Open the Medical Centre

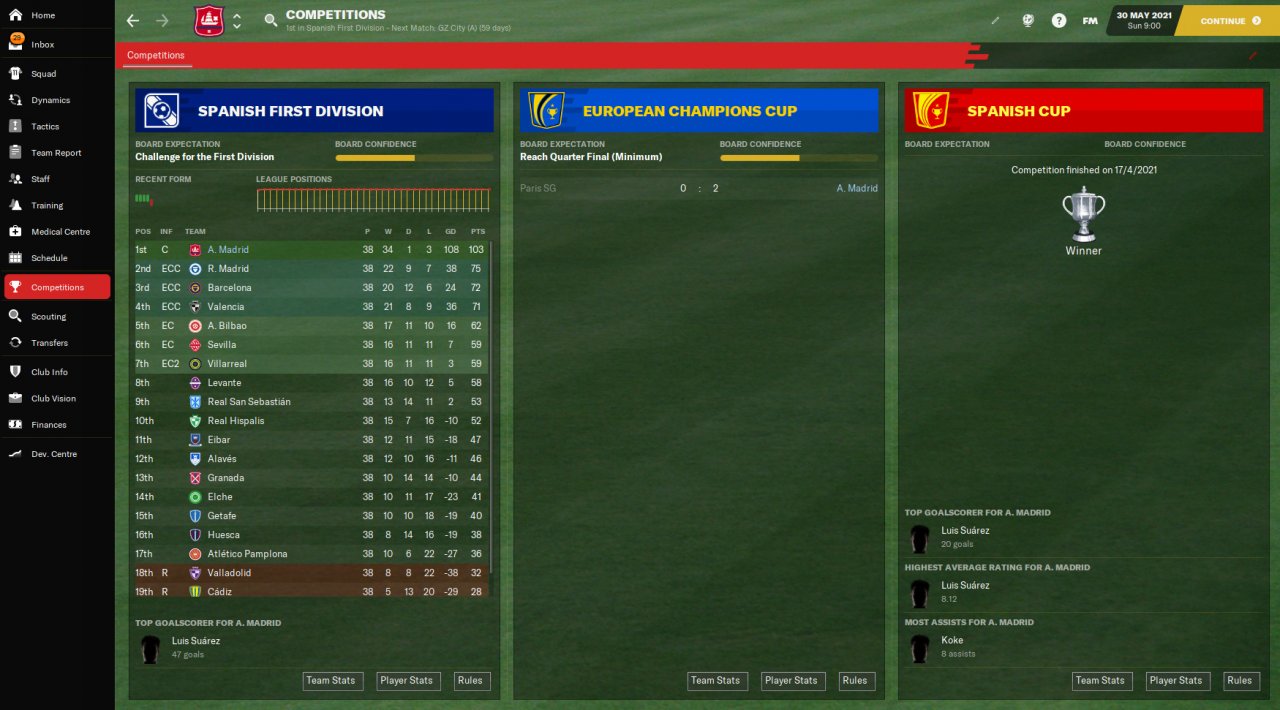59,232
